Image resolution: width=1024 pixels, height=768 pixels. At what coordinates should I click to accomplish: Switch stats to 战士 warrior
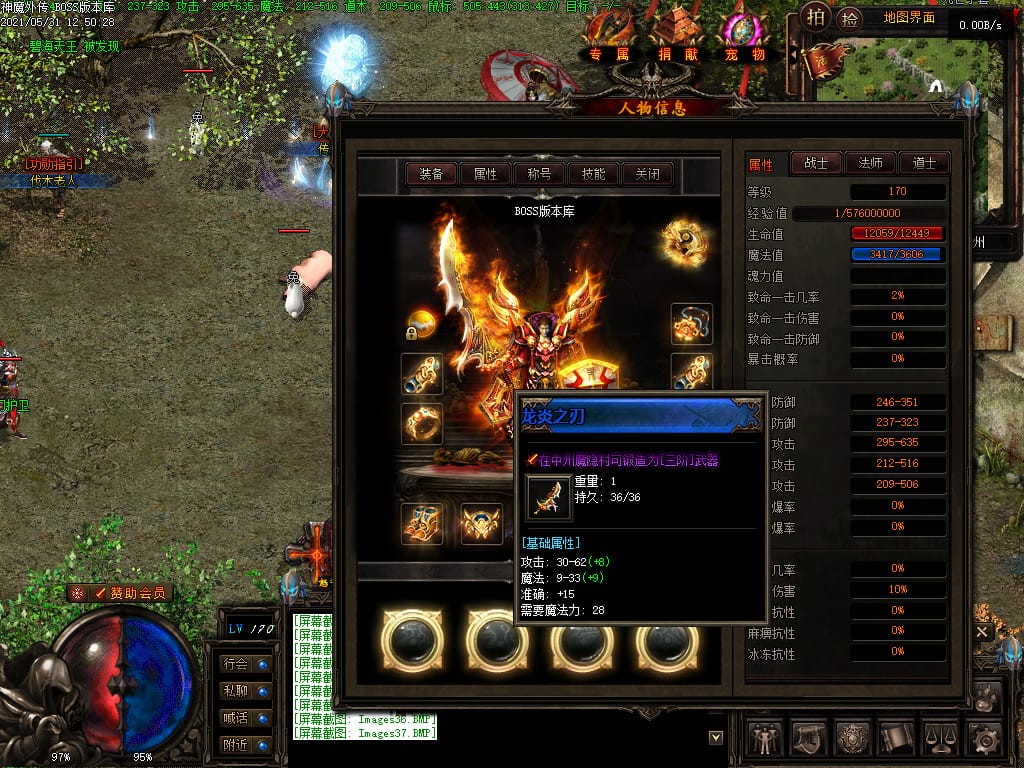pyautogui.click(x=816, y=163)
